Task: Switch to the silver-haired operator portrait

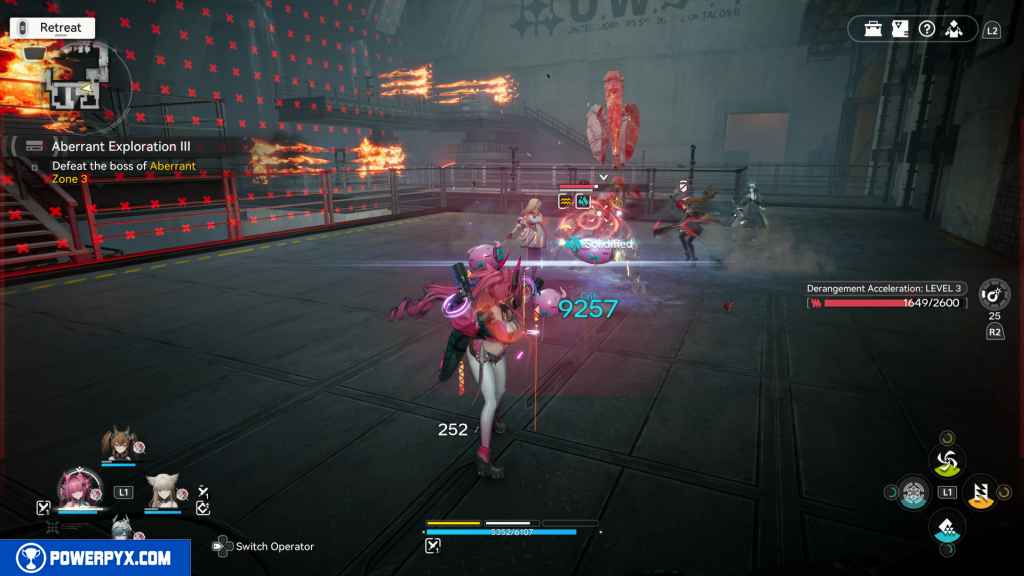Action: coord(120,529)
